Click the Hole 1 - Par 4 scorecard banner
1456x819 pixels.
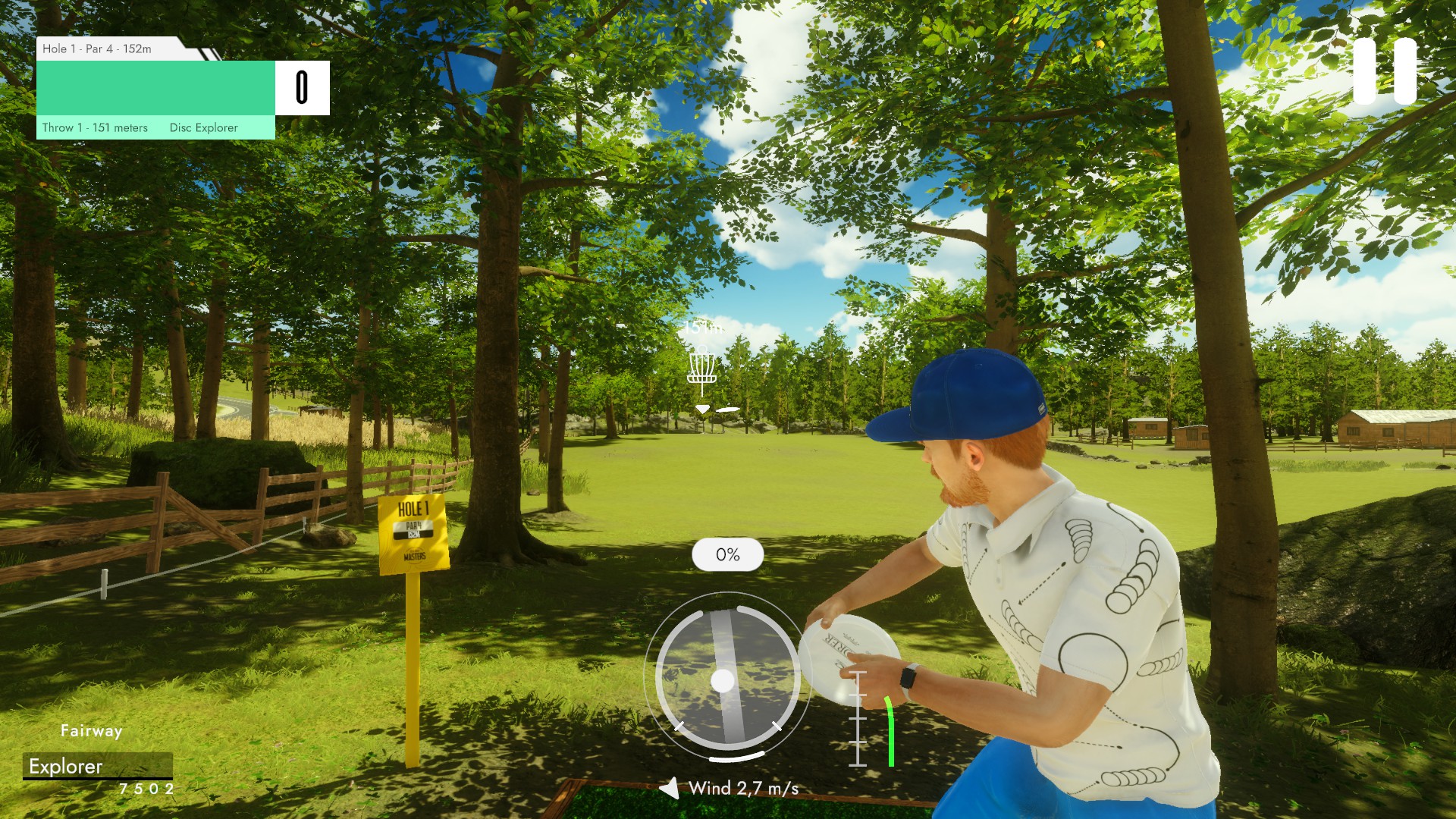tap(97, 50)
